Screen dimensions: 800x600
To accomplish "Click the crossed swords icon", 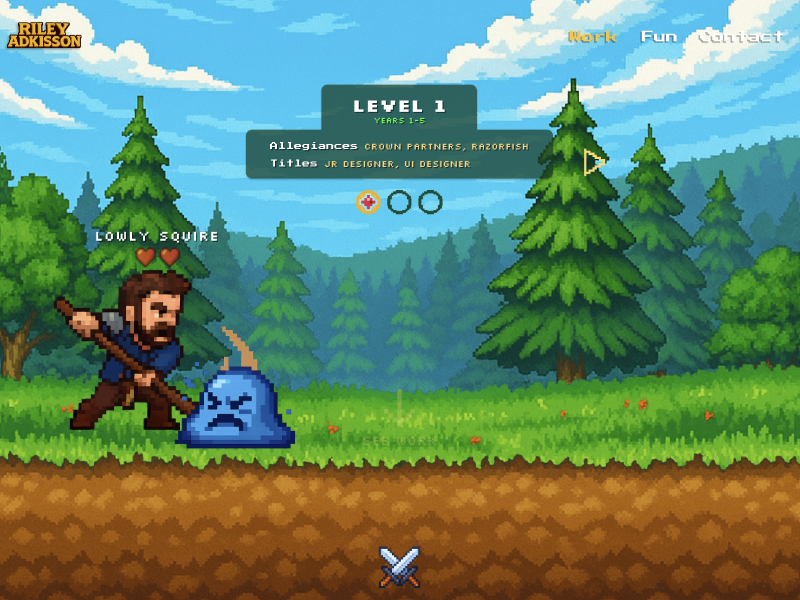I will [400, 567].
